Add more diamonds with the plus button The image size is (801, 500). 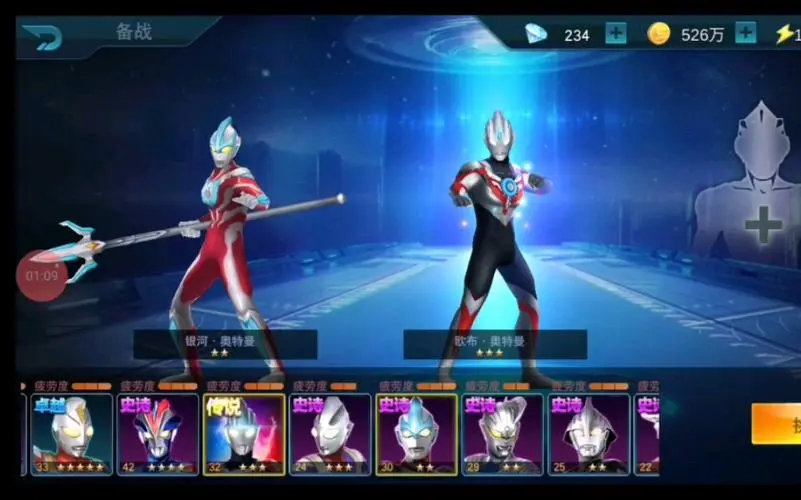tap(616, 33)
